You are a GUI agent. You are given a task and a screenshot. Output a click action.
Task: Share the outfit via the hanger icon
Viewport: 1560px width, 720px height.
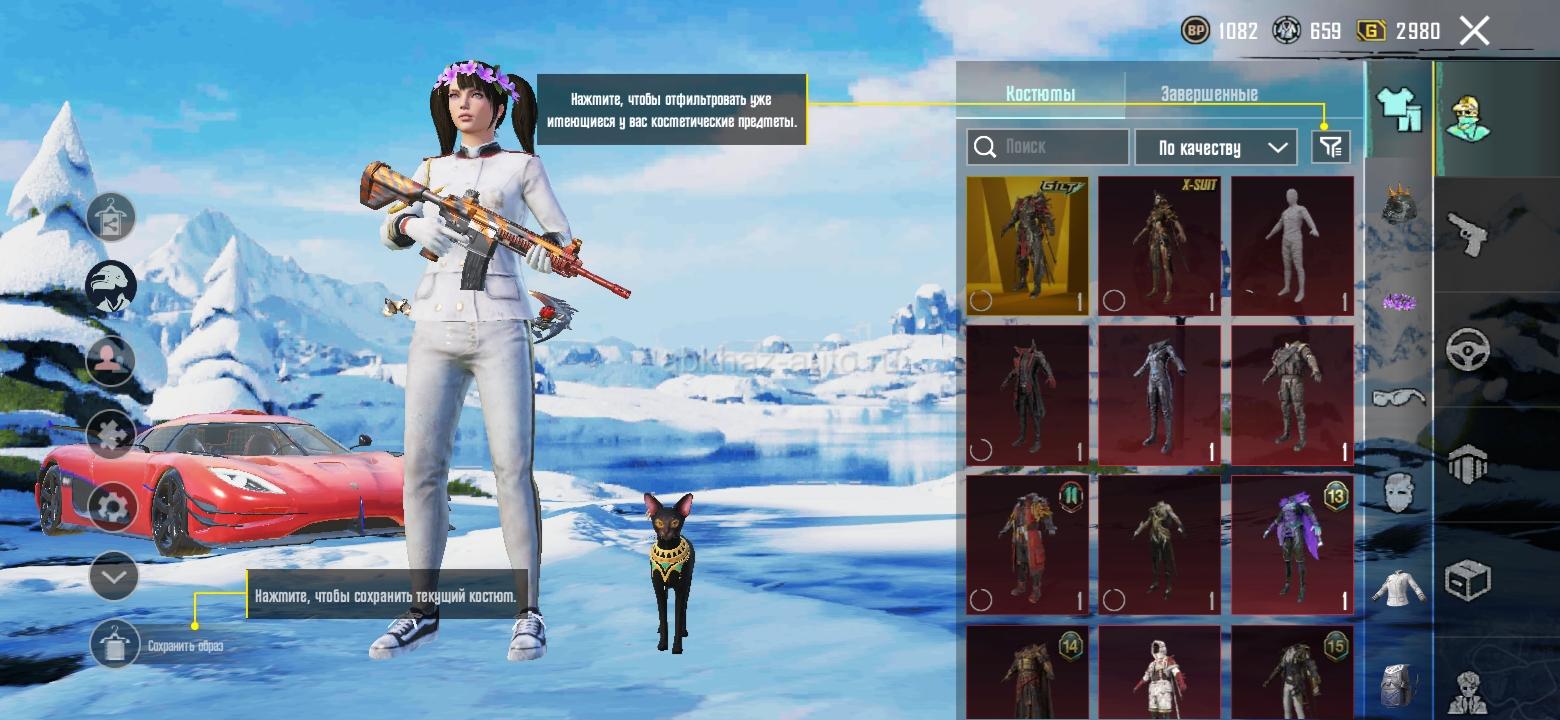coord(111,217)
